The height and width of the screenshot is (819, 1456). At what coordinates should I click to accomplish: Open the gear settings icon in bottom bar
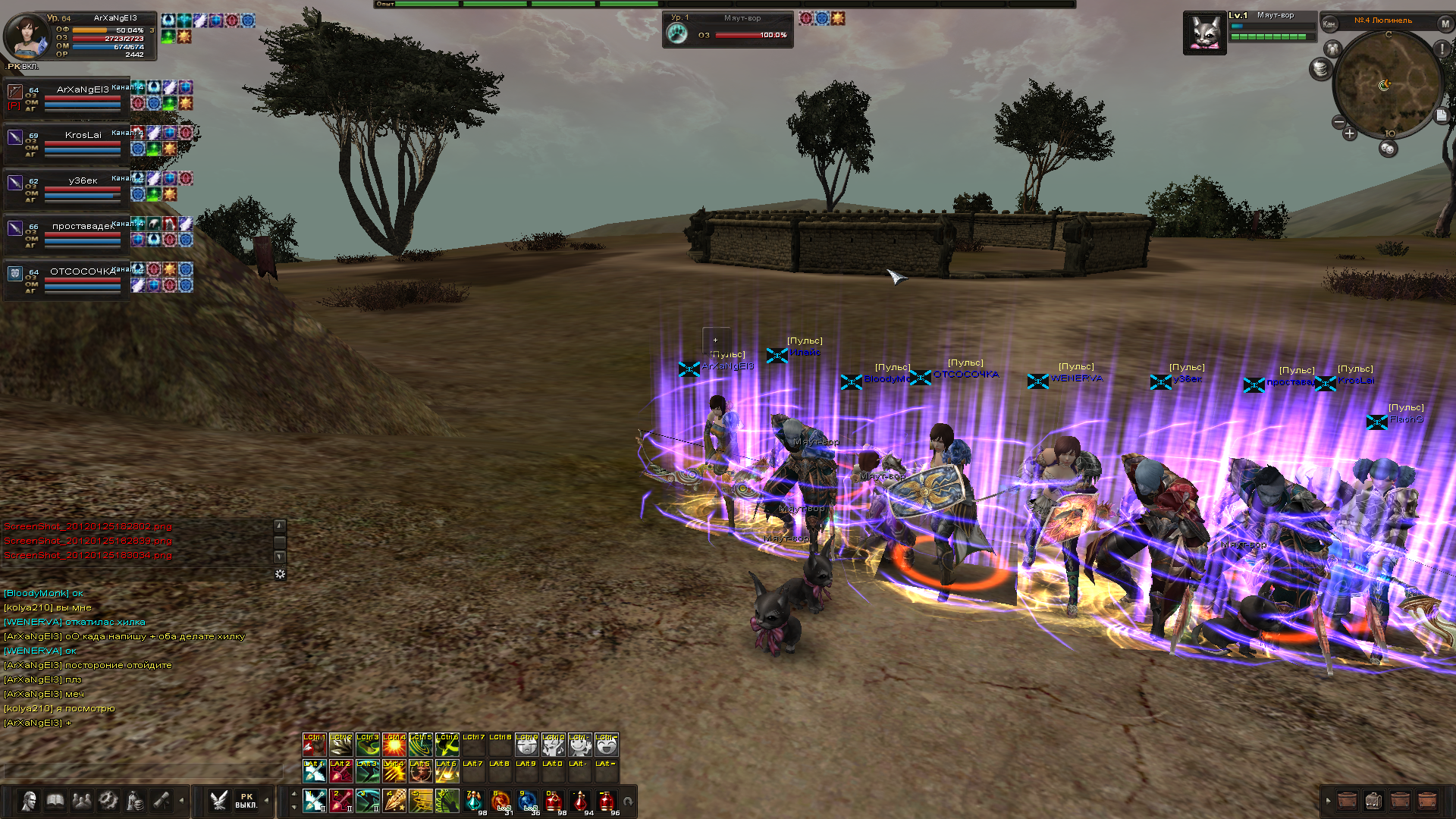click(x=108, y=801)
